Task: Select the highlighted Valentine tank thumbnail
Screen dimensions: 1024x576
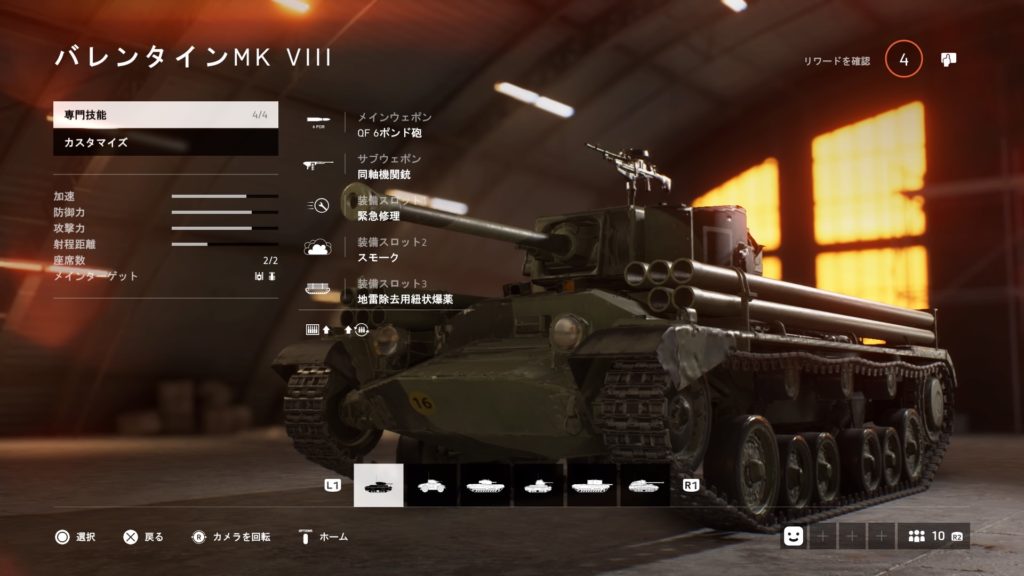Action: tap(379, 485)
